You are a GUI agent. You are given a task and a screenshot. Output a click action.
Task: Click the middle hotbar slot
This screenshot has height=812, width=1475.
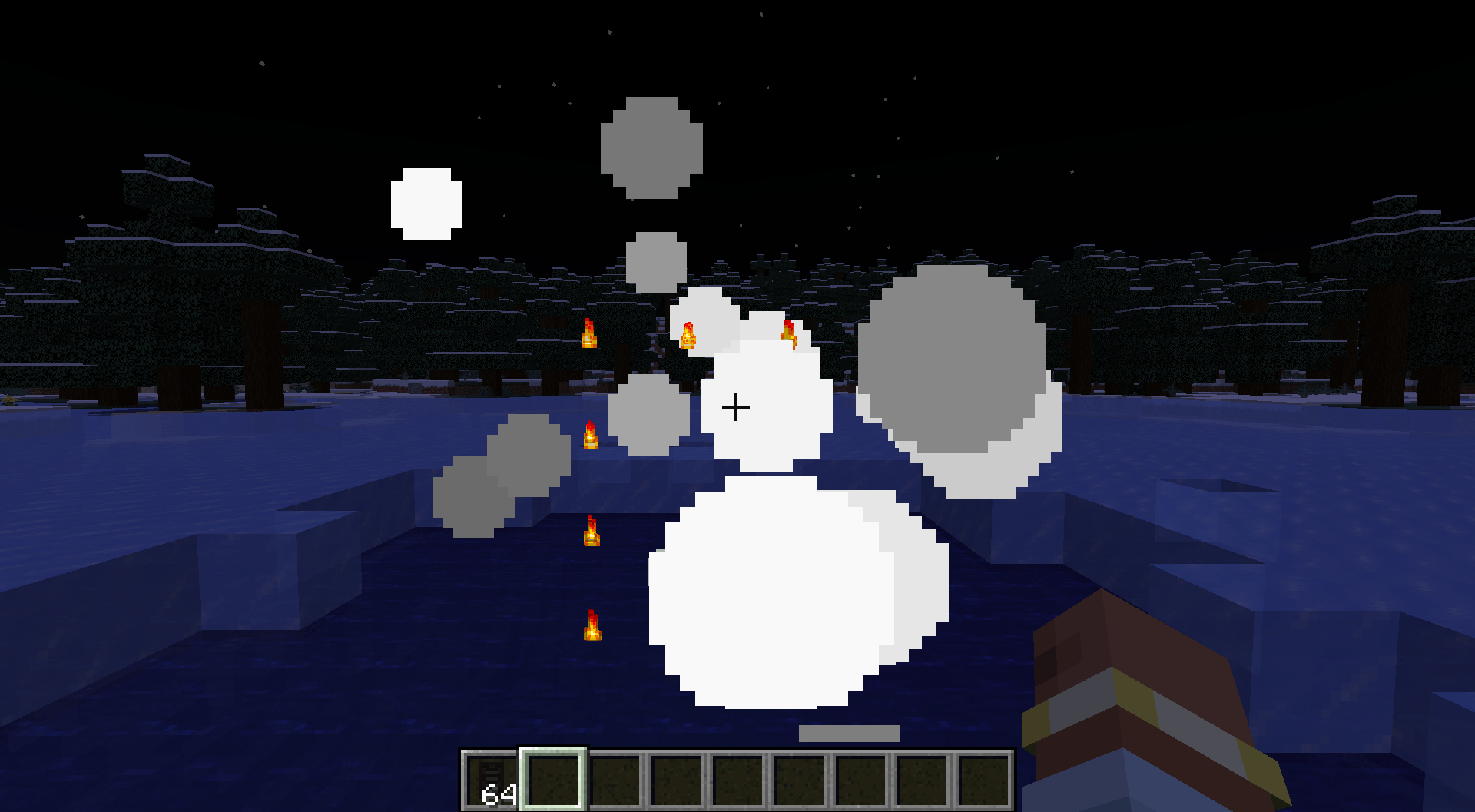point(738,779)
